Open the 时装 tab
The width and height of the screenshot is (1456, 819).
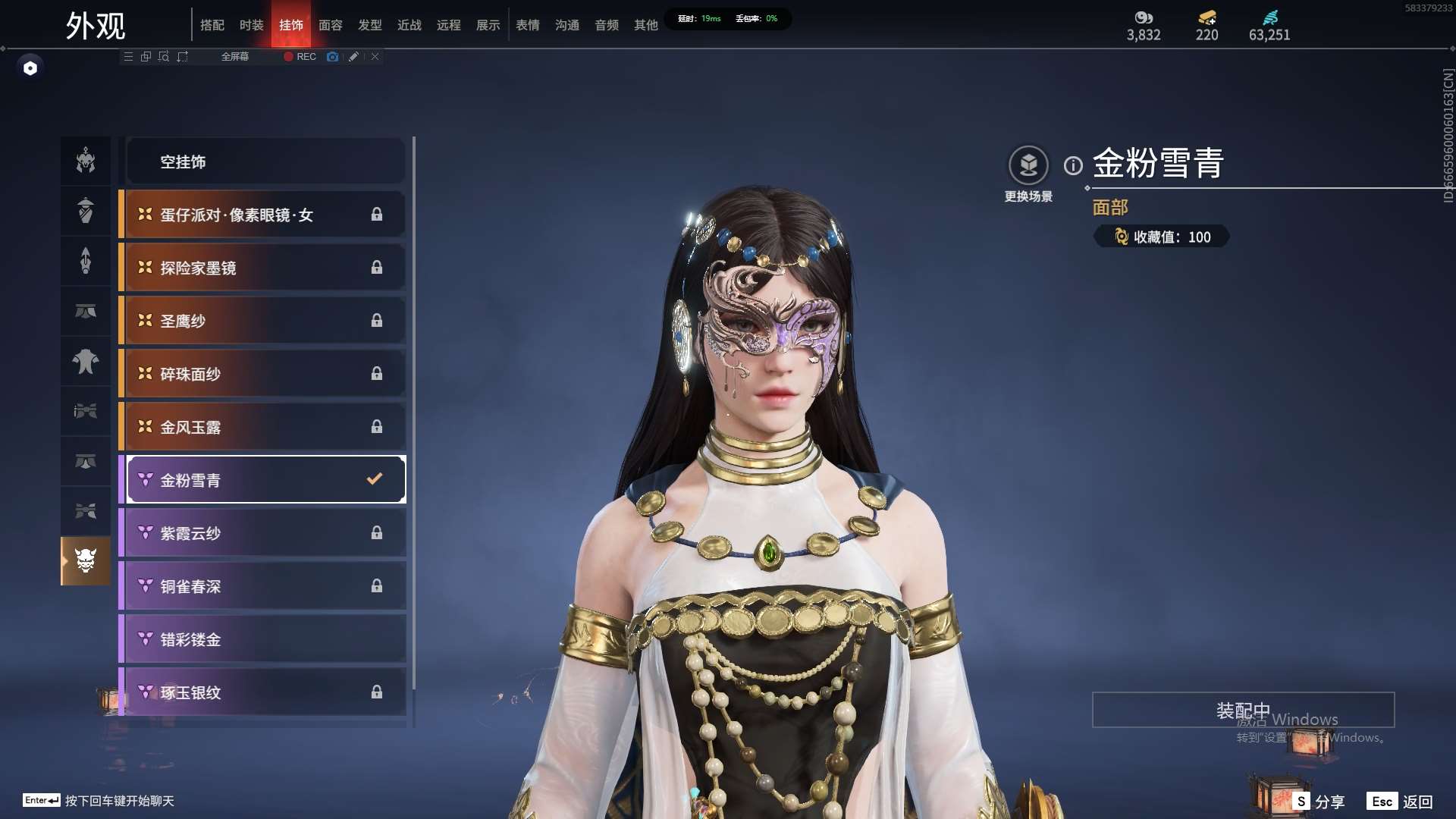[252, 25]
